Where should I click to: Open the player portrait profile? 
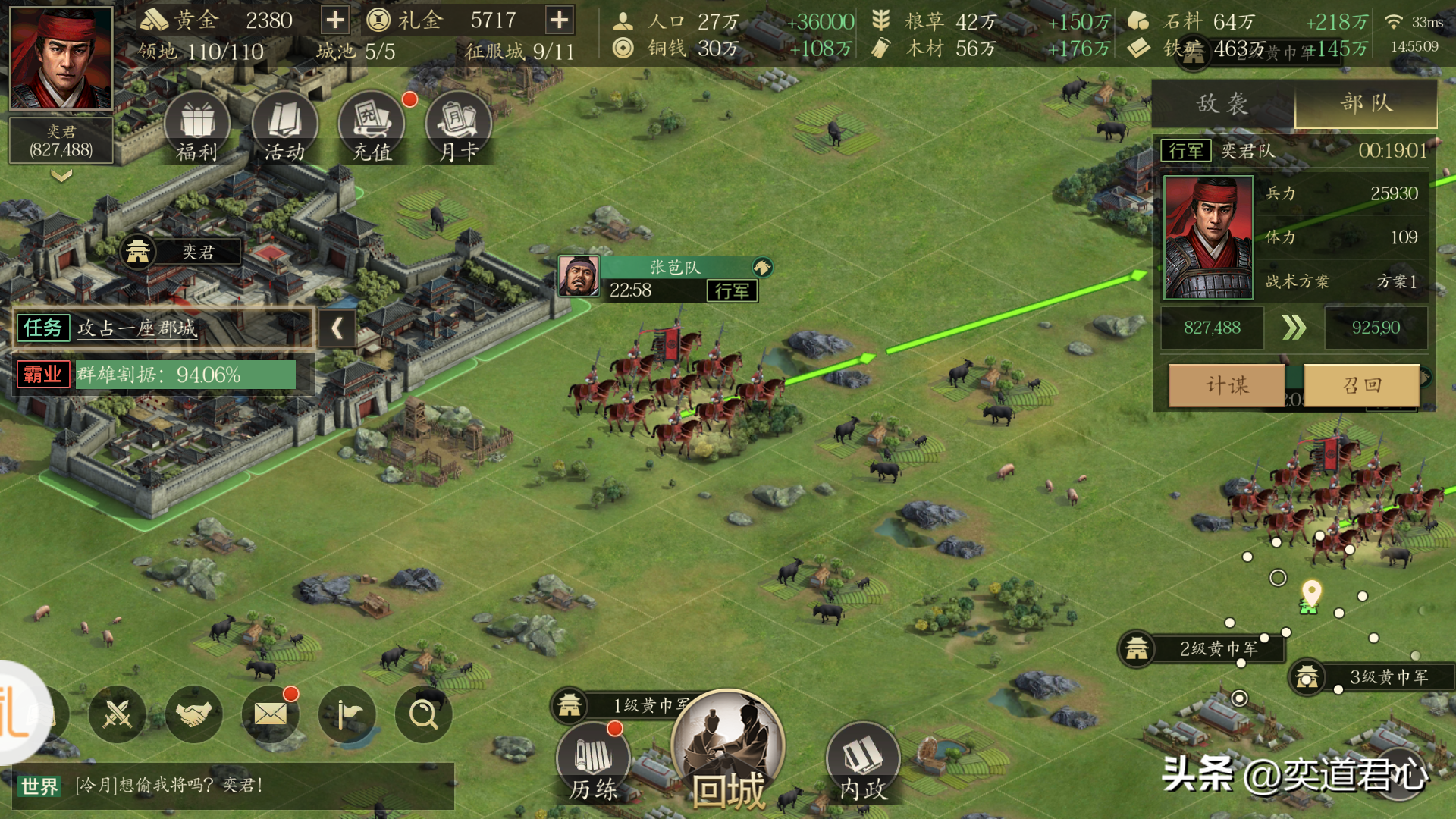click(61, 59)
